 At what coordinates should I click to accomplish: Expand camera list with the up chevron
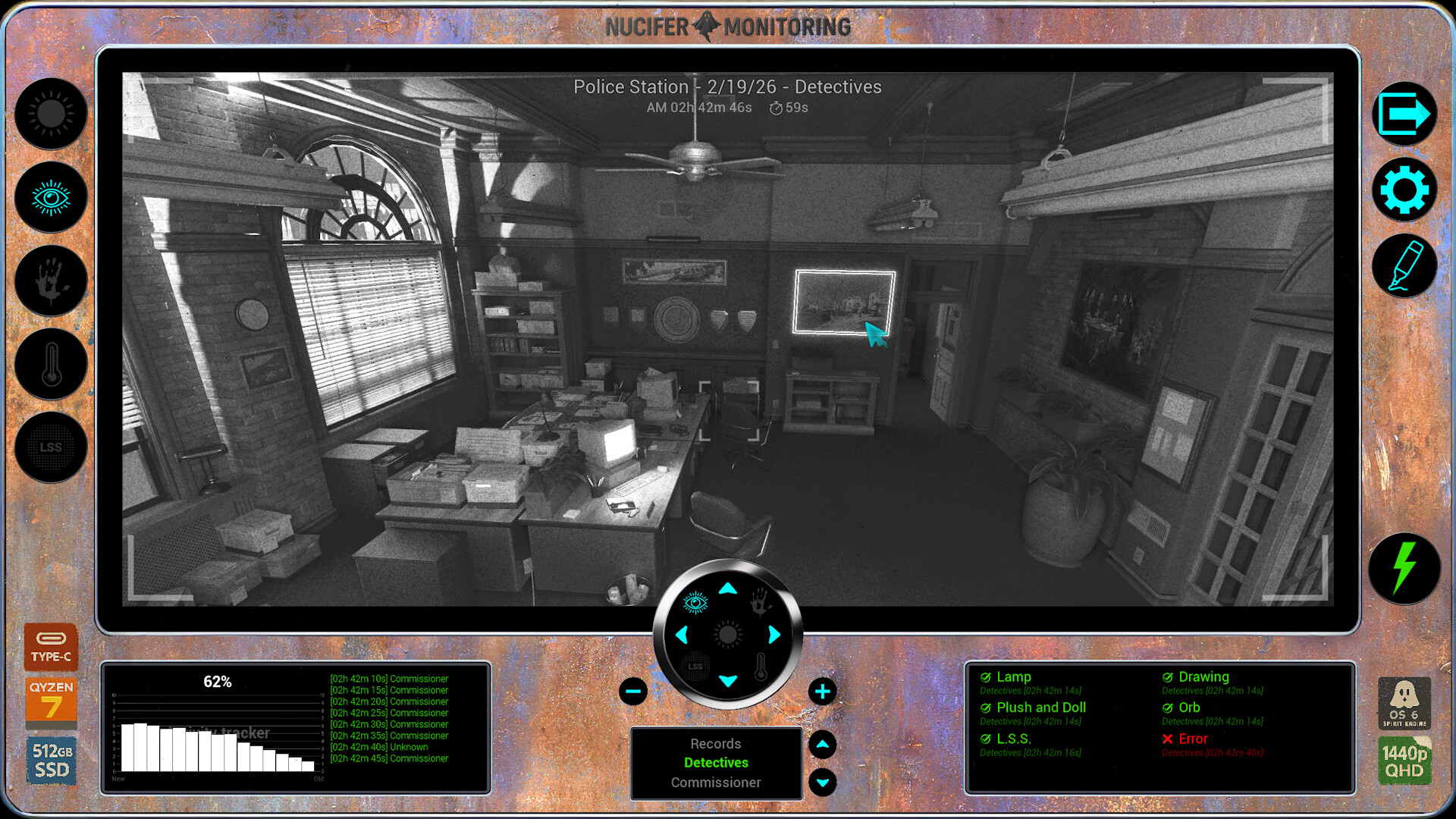tap(823, 744)
